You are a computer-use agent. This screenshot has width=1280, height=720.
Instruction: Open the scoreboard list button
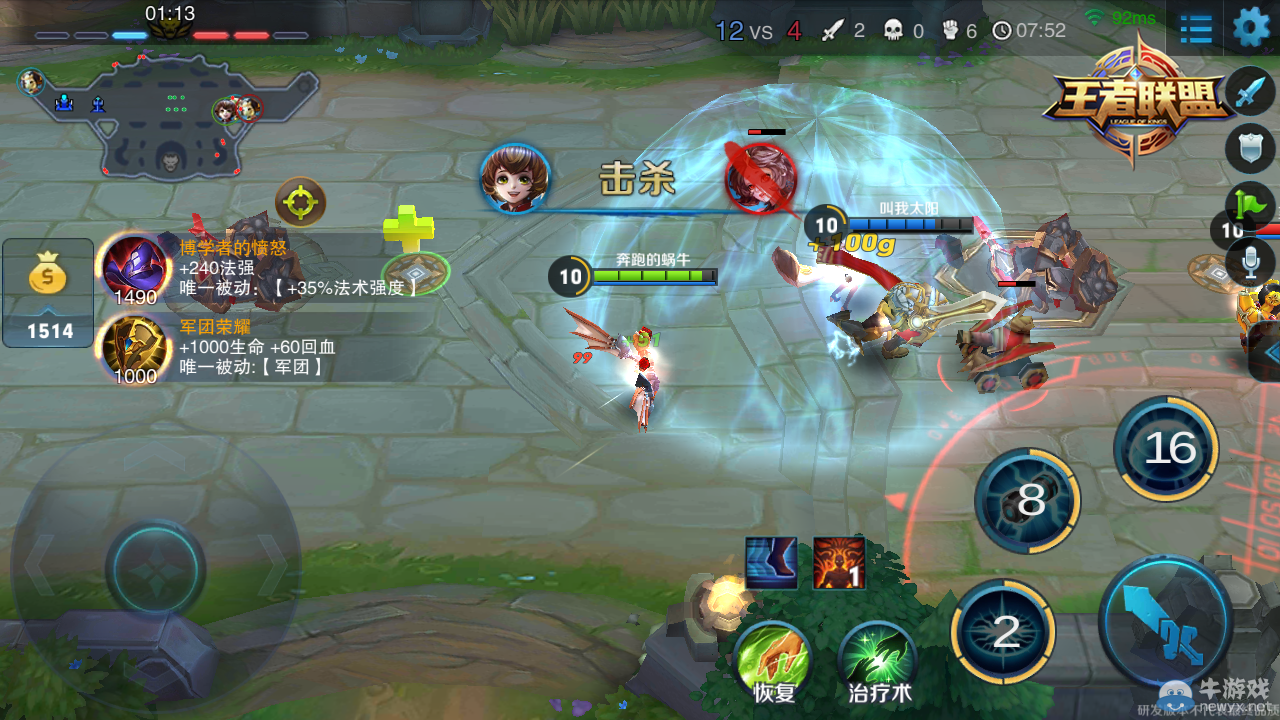(1196, 29)
